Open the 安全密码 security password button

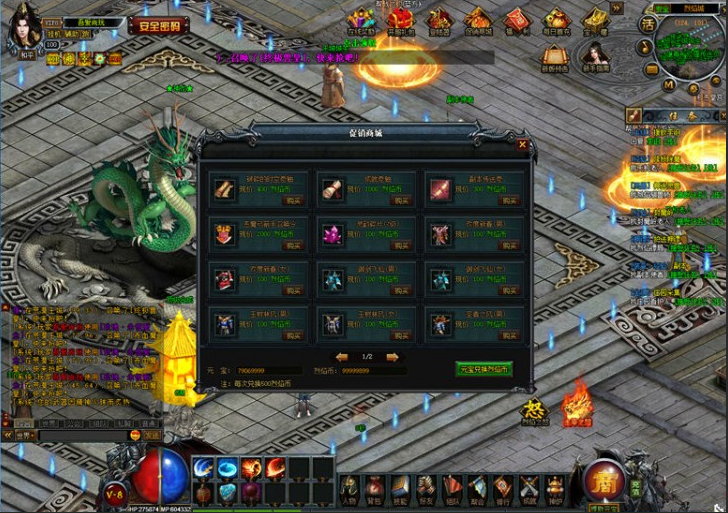click(159, 26)
